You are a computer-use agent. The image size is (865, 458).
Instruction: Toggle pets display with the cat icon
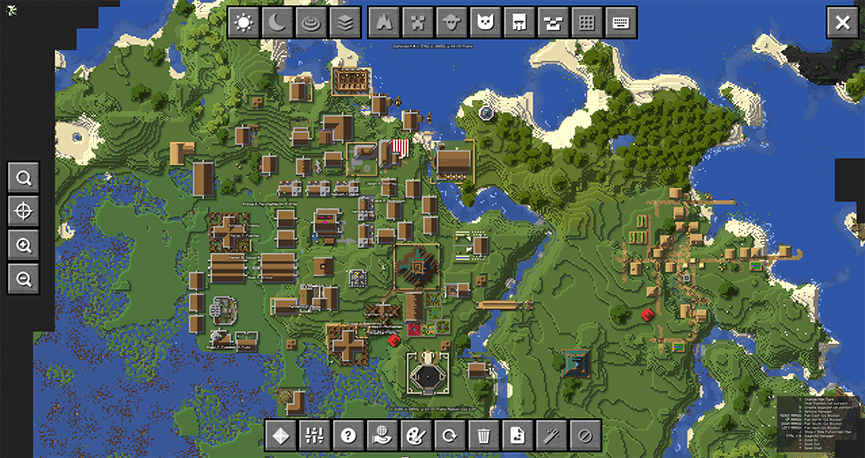(x=486, y=23)
